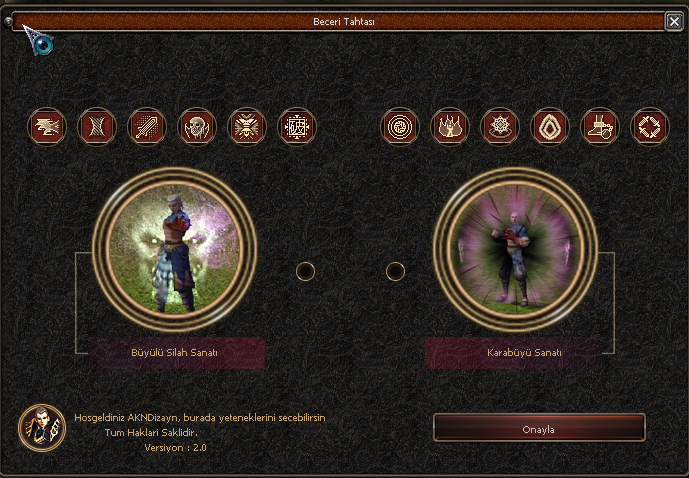
Task: Select the dragon claw skill icon
Action: (x=47, y=127)
